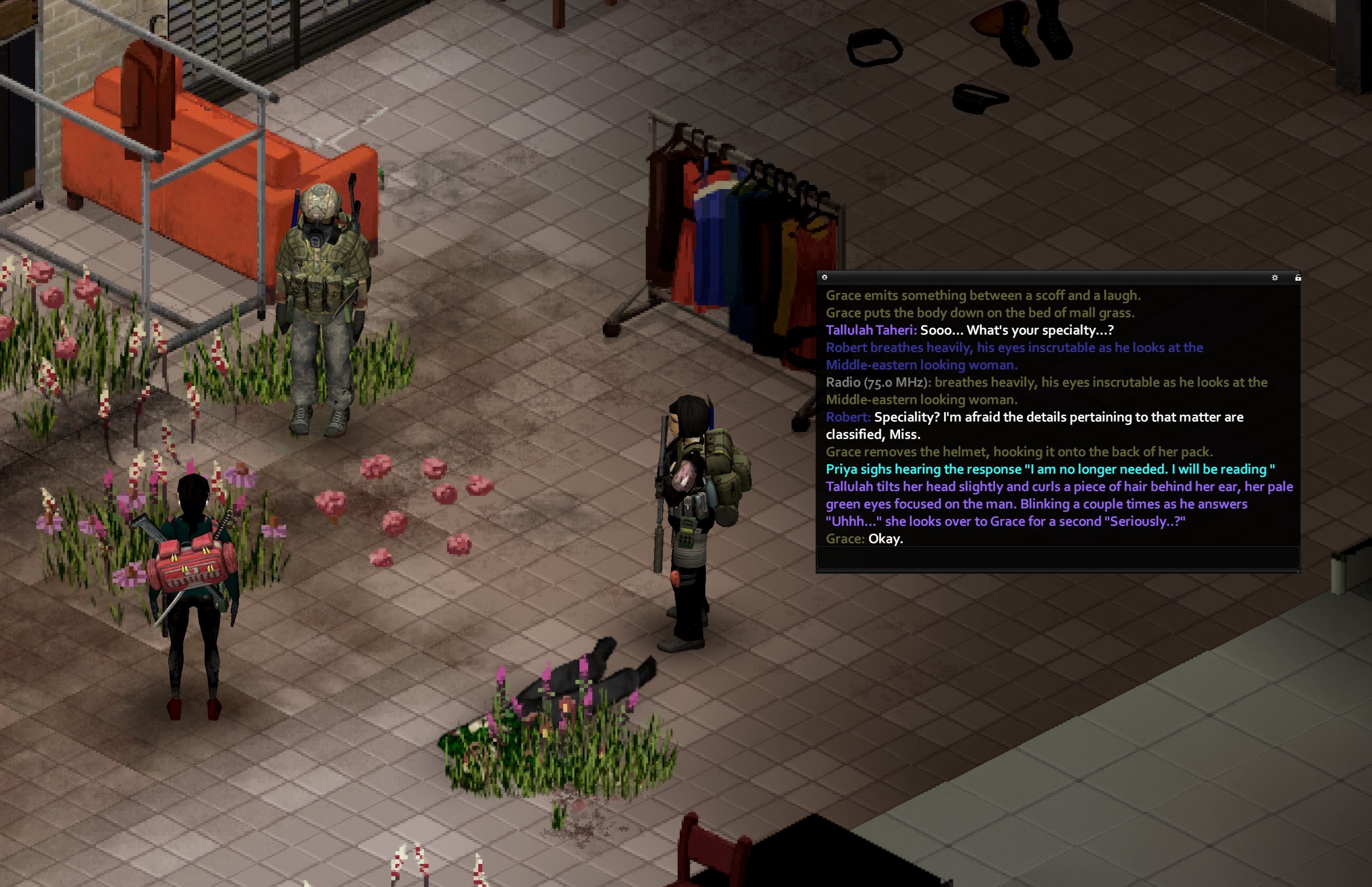Close the chat window
The image size is (1372, 887).
tap(824, 278)
